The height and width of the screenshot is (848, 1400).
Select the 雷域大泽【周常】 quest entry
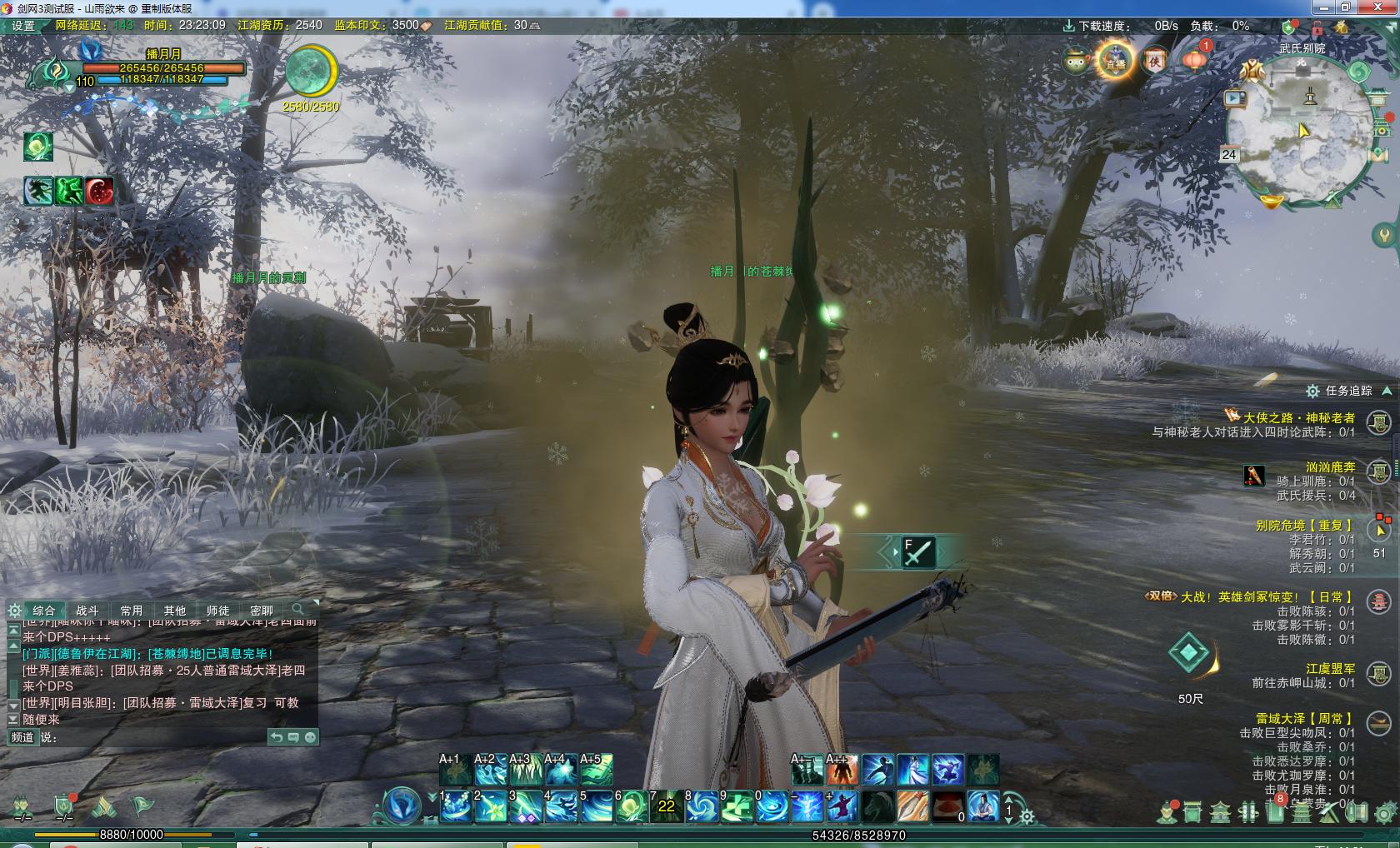(x=1305, y=718)
